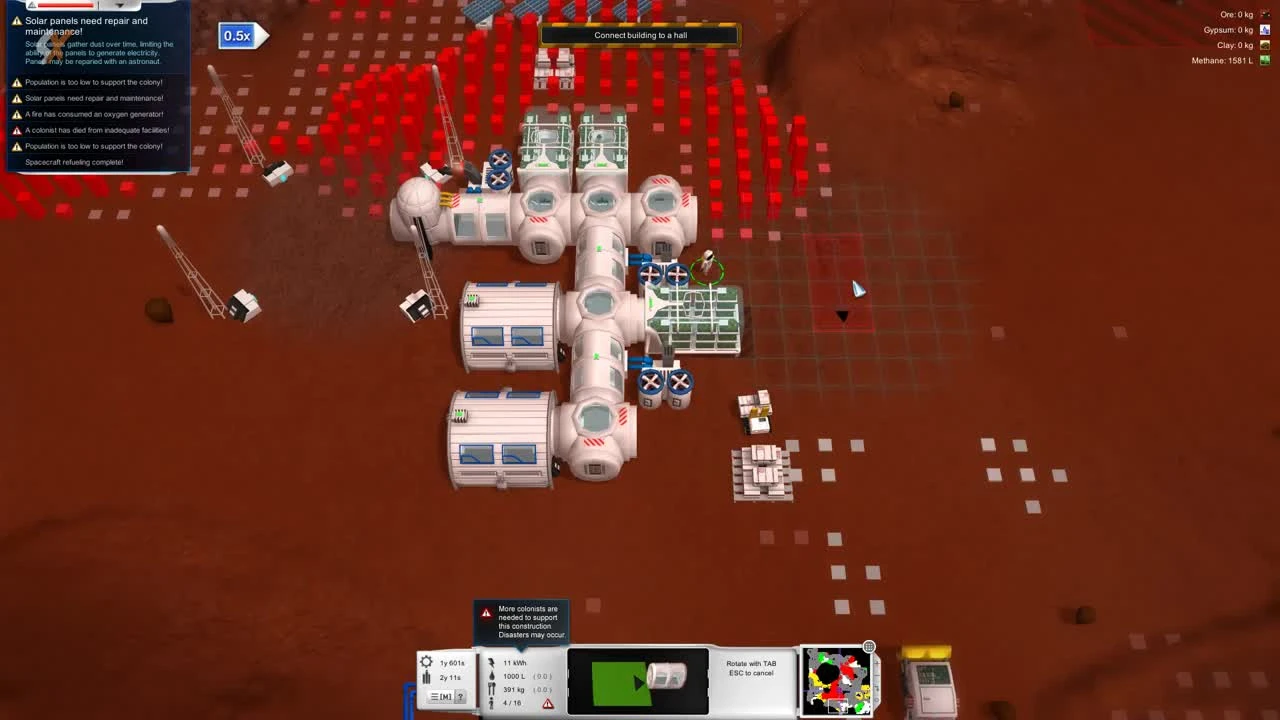Click the water droplet supply icon

(x=492, y=676)
